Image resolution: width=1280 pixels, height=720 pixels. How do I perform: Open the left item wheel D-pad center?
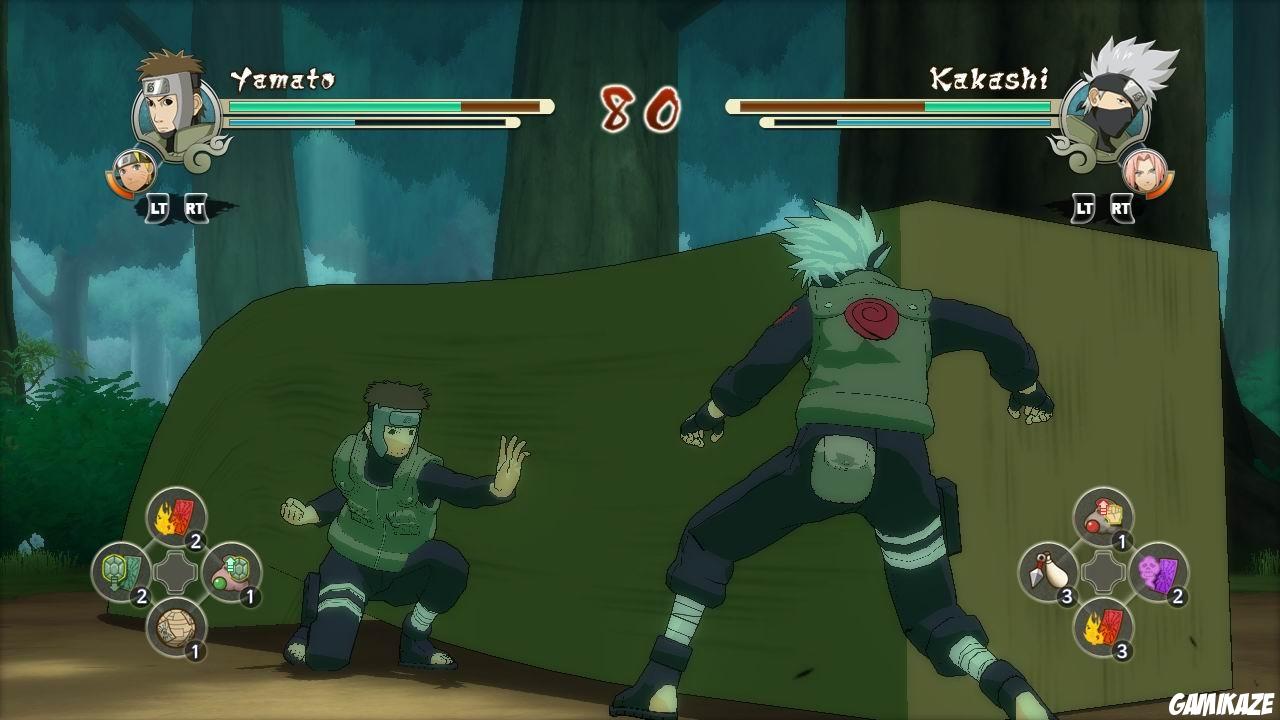coord(177,570)
